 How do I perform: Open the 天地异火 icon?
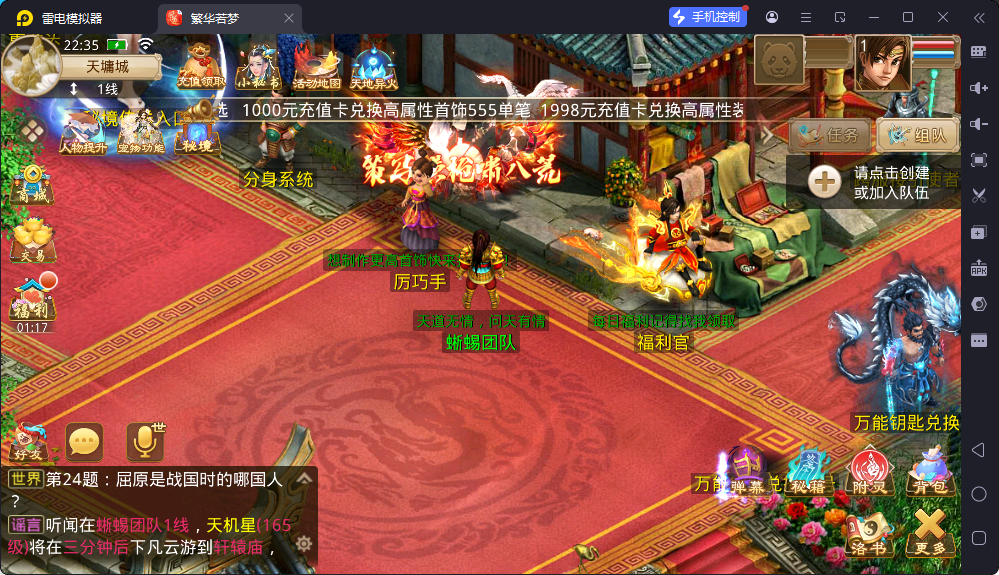[374, 68]
